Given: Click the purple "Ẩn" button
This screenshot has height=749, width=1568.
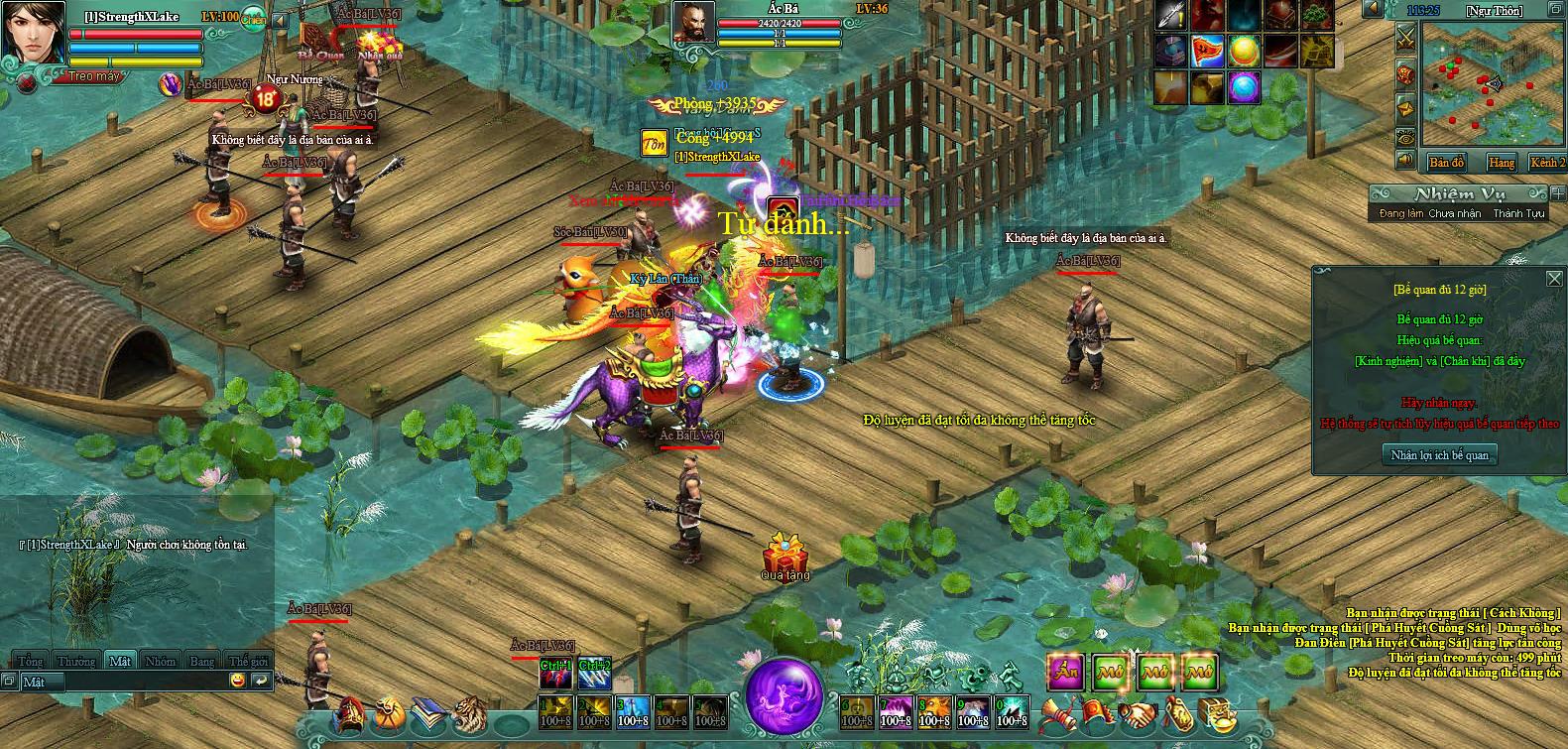Looking at the screenshot, I should coord(1065,673).
